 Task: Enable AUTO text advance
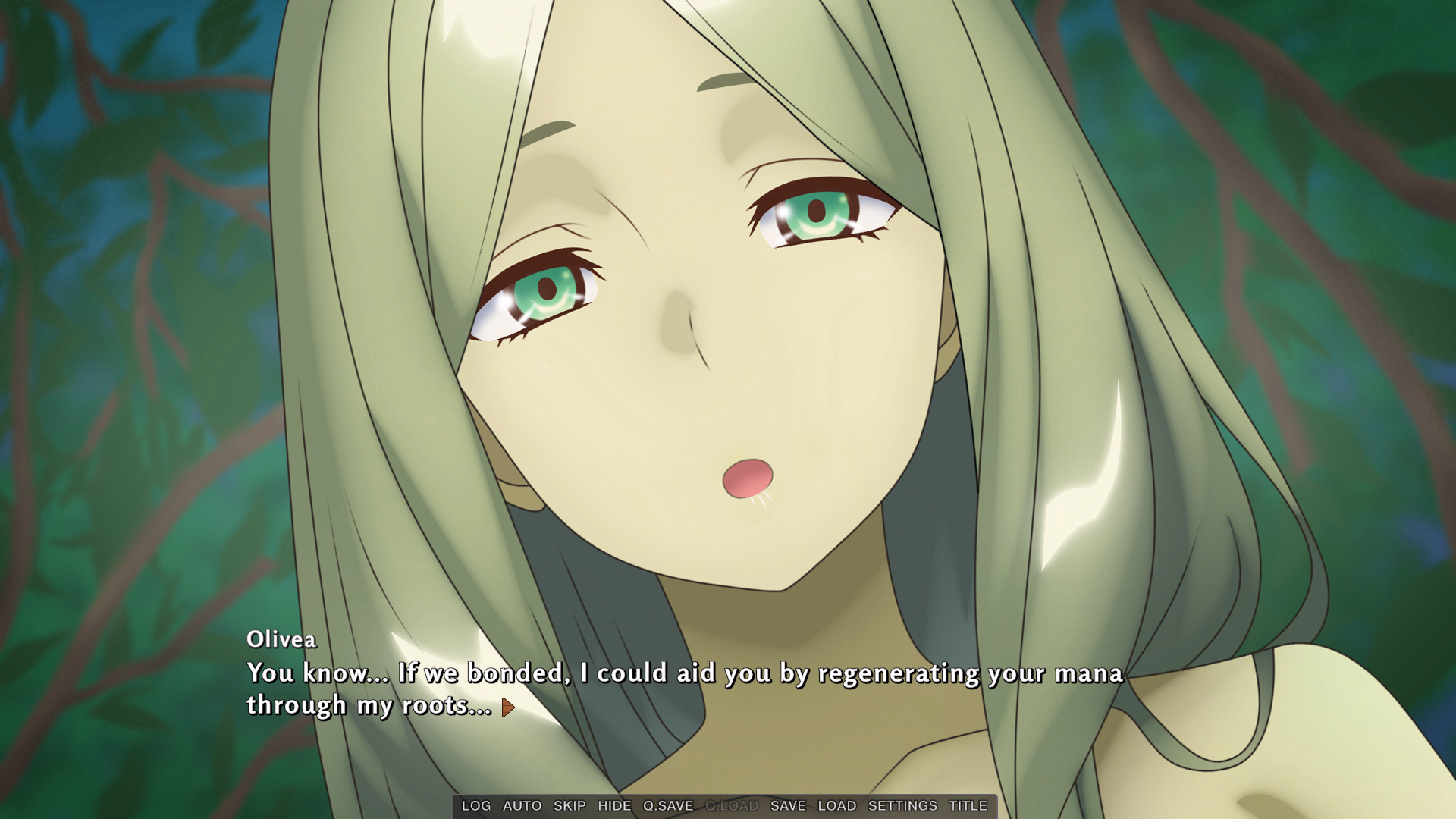click(x=522, y=806)
